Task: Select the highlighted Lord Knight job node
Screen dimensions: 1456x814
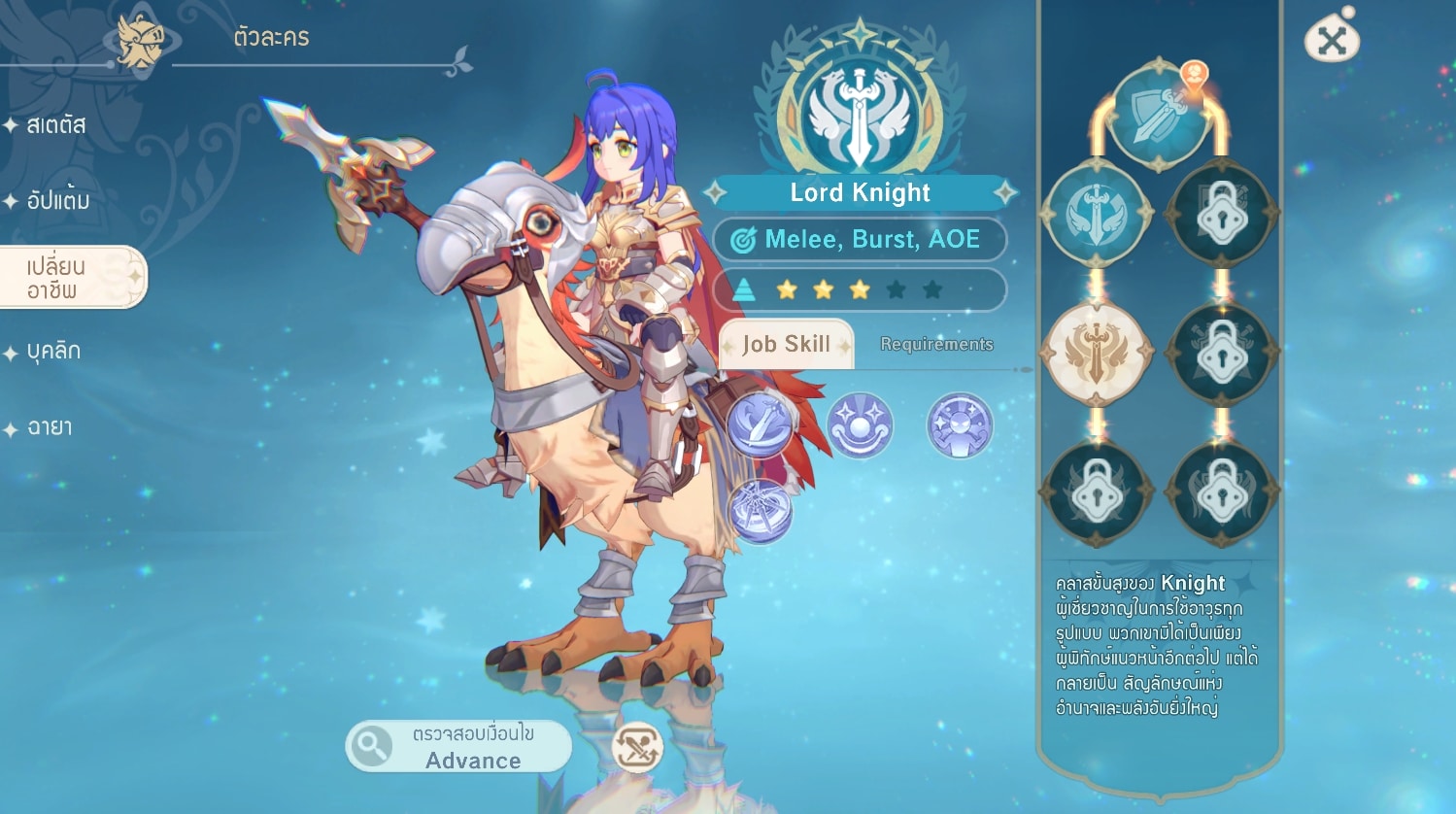Action: click(x=1097, y=353)
